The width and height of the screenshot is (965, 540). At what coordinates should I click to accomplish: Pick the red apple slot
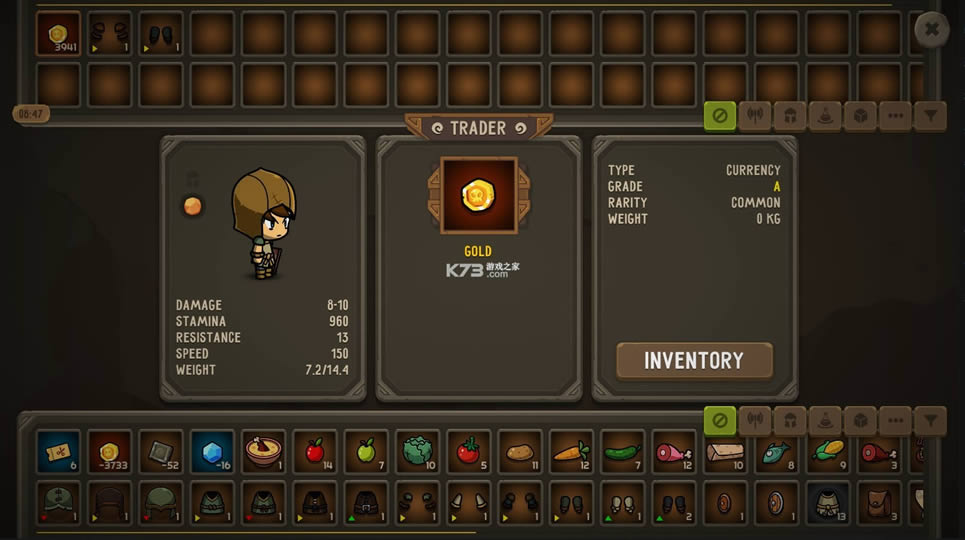(x=315, y=451)
